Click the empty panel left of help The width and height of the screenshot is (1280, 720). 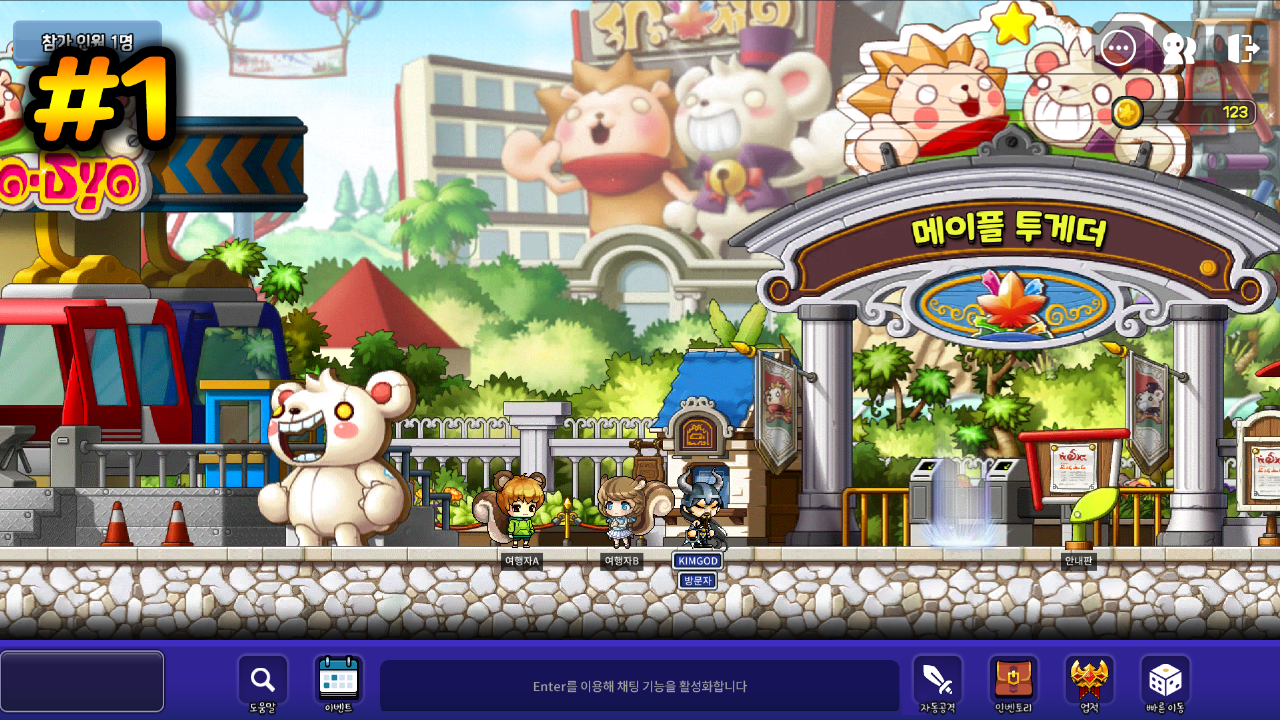point(82,681)
